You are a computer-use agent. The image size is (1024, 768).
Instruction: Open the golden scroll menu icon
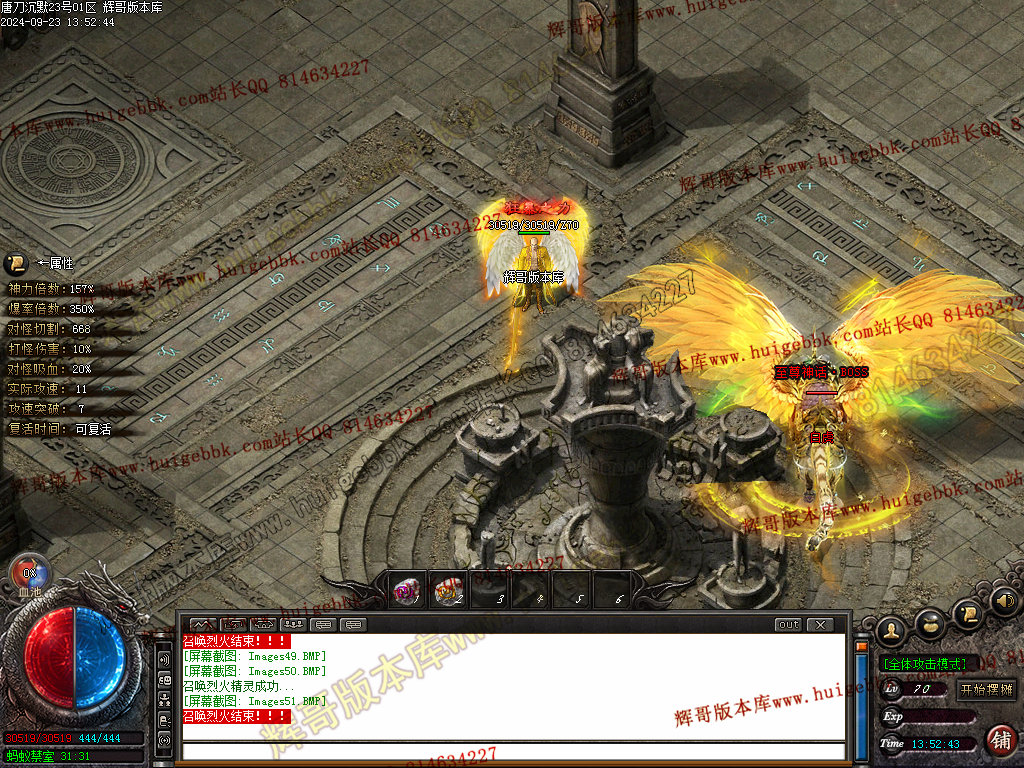[967, 612]
